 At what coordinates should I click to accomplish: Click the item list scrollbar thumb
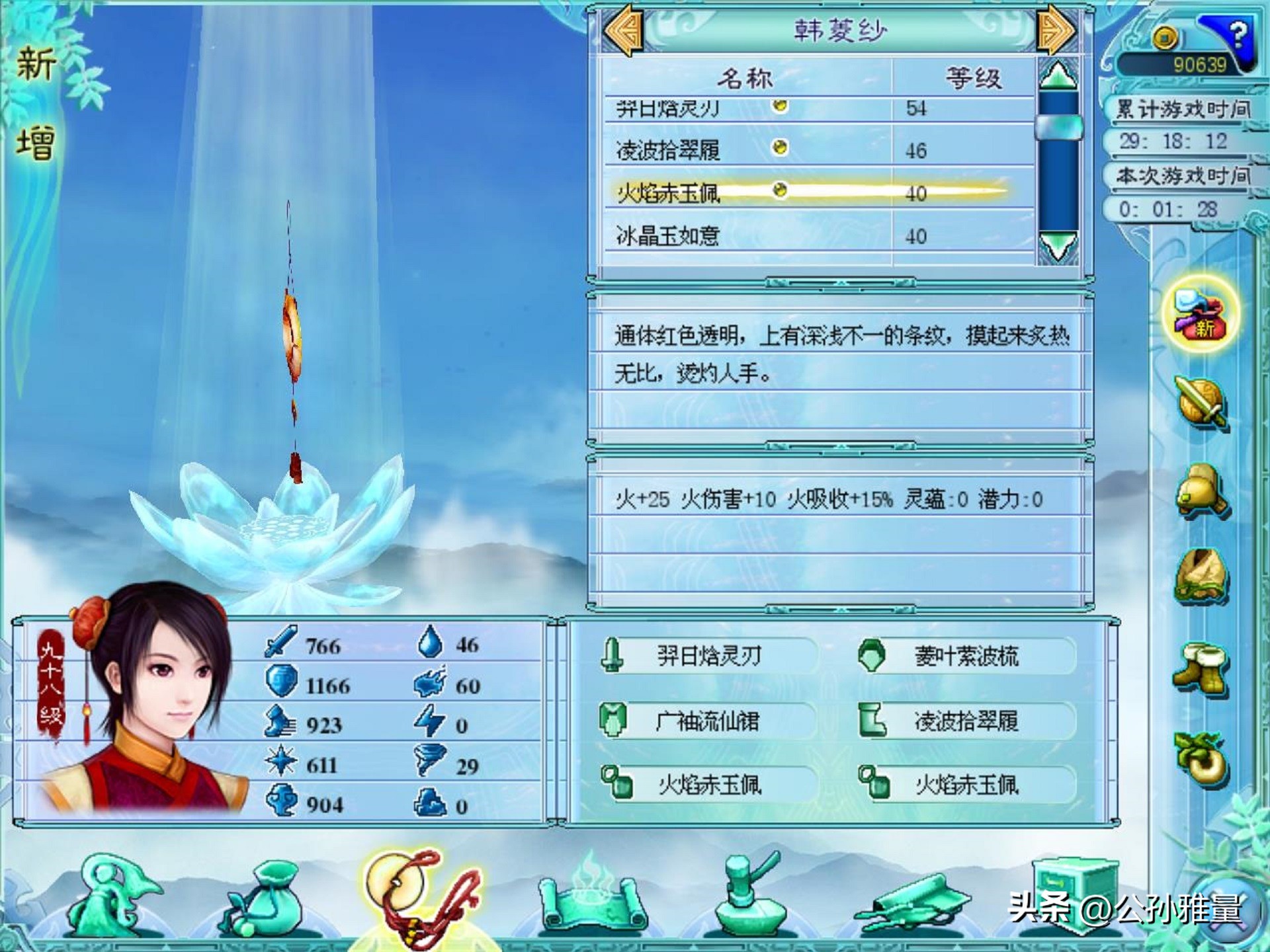(x=1057, y=126)
